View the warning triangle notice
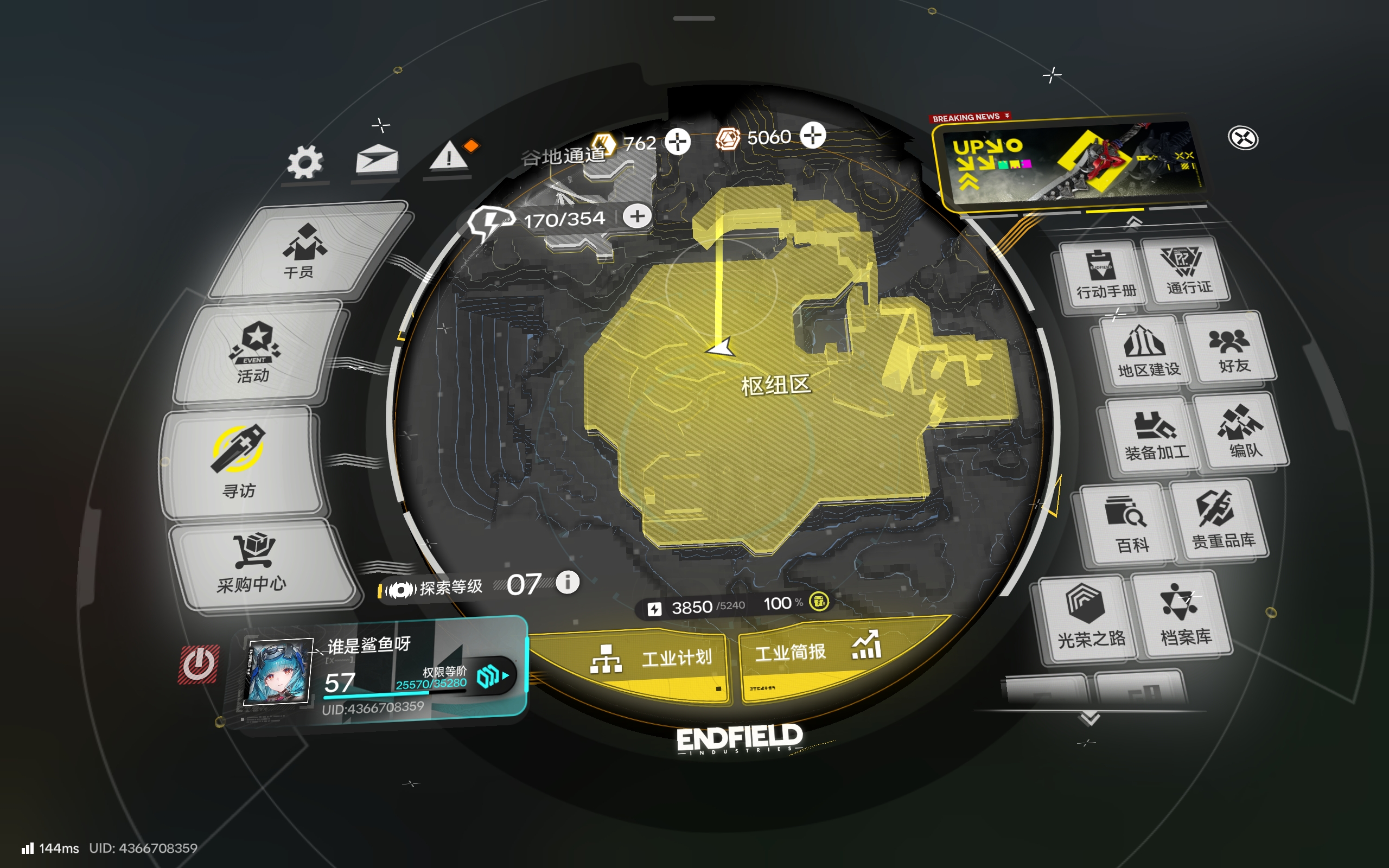The image size is (1389, 868). (449, 156)
